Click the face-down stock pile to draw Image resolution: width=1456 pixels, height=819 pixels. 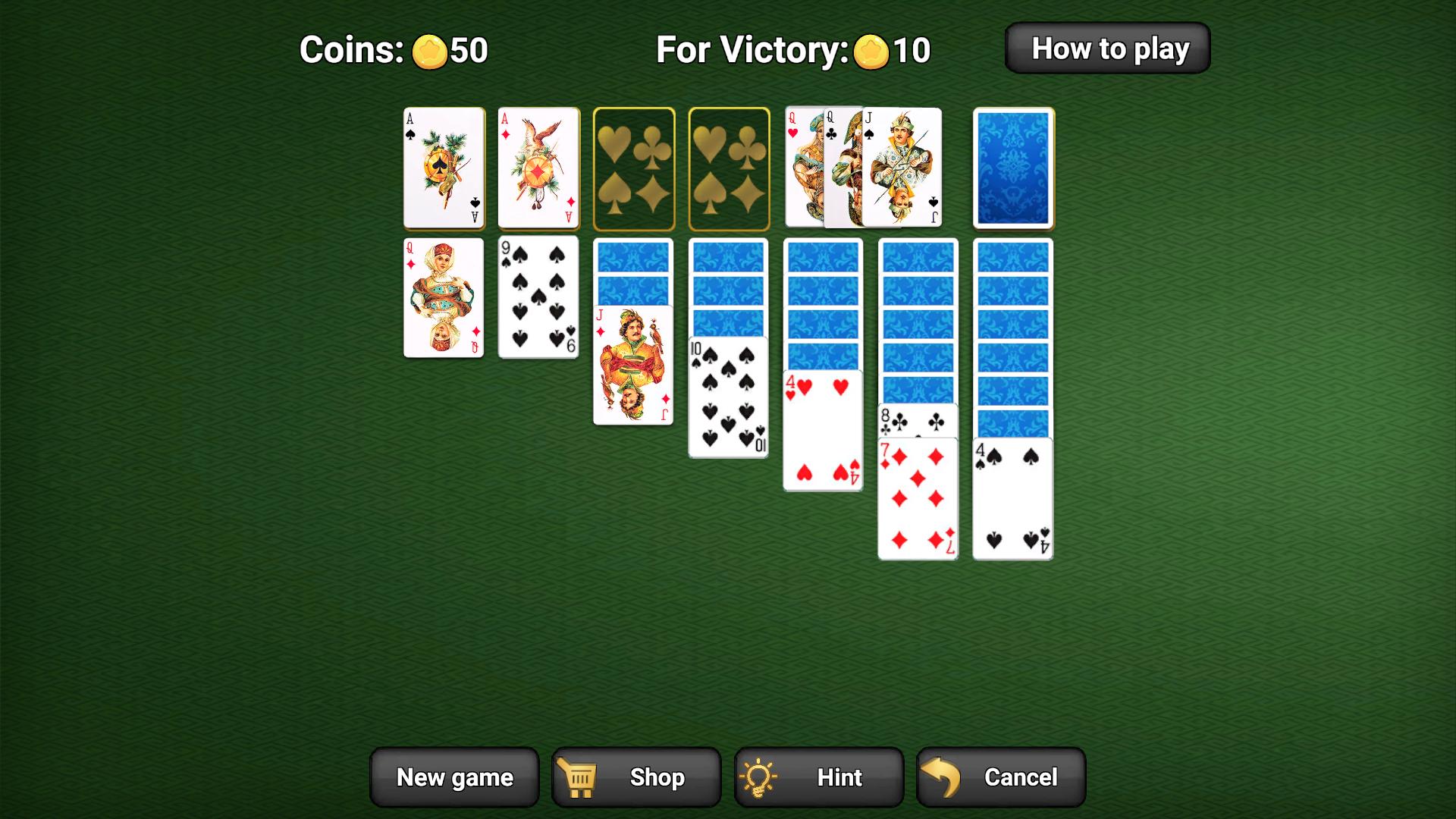pos(1012,167)
